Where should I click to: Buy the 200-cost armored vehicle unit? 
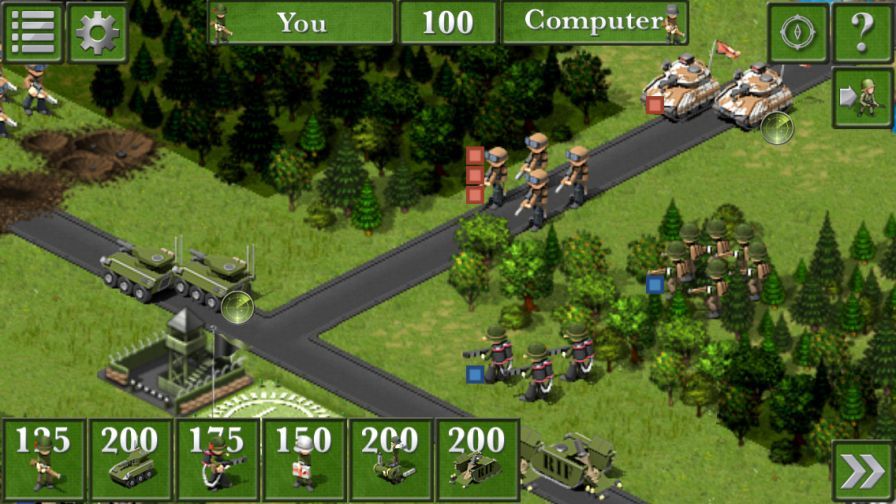(130, 460)
